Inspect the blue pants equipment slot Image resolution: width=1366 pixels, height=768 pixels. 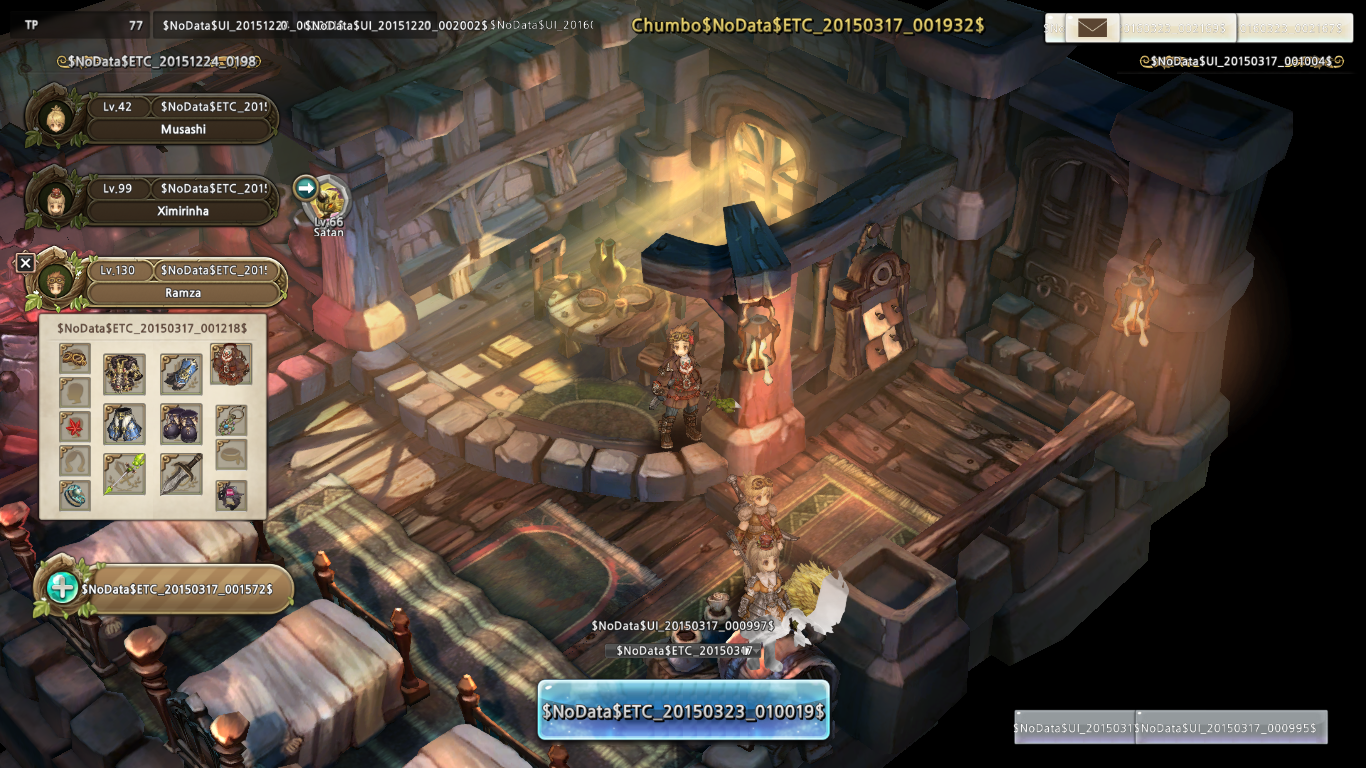[x=125, y=424]
